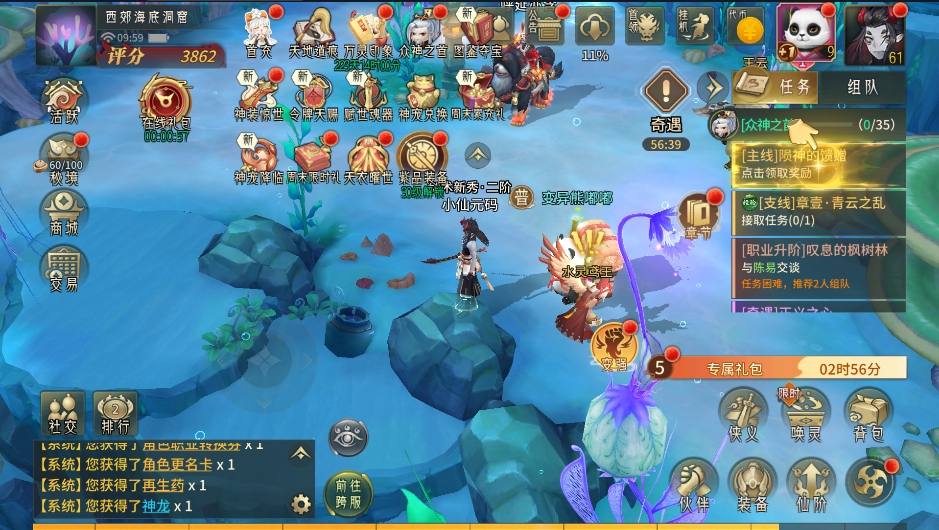The width and height of the screenshot is (939, 530).
Task: Open the 仙阶 immortal rank menu
Action: pyautogui.click(x=810, y=484)
